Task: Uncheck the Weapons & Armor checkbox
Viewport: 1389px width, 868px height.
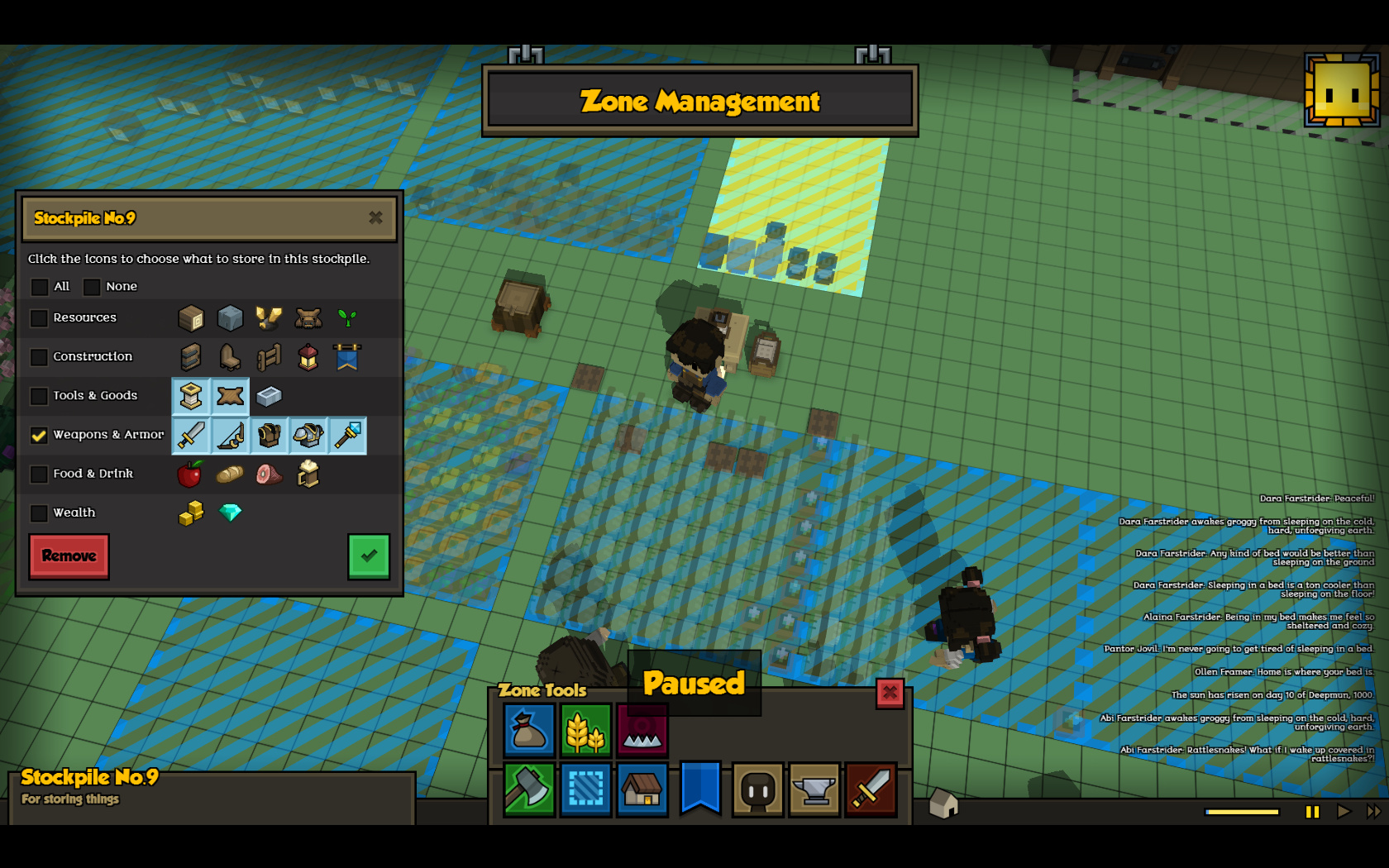Action: pos(39,435)
